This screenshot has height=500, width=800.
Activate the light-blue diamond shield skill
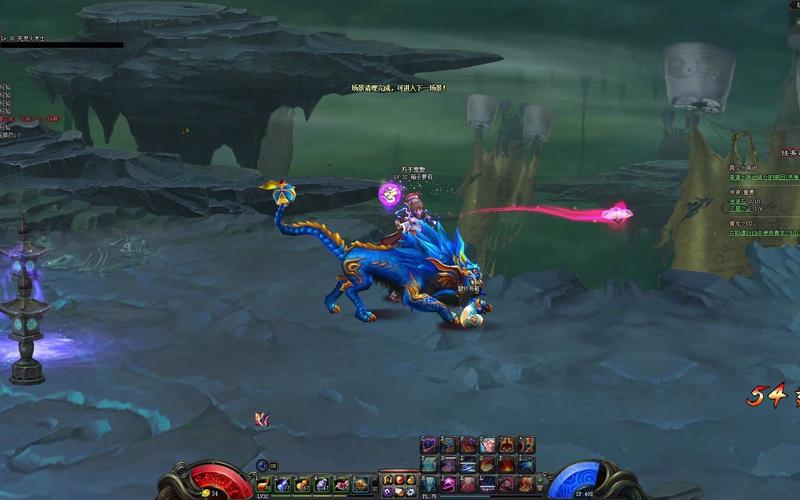(429, 484)
